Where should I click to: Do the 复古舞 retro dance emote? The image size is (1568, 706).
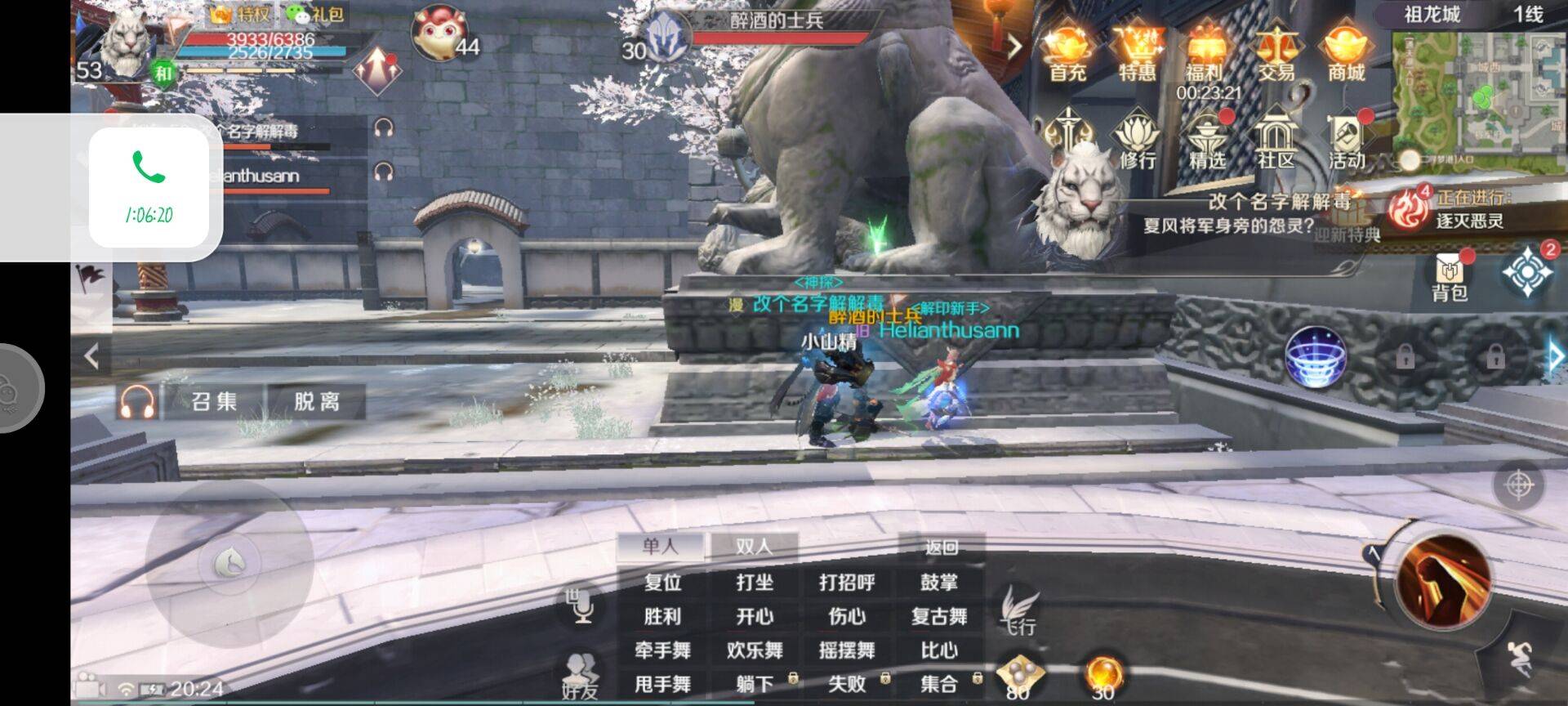tap(939, 617)
